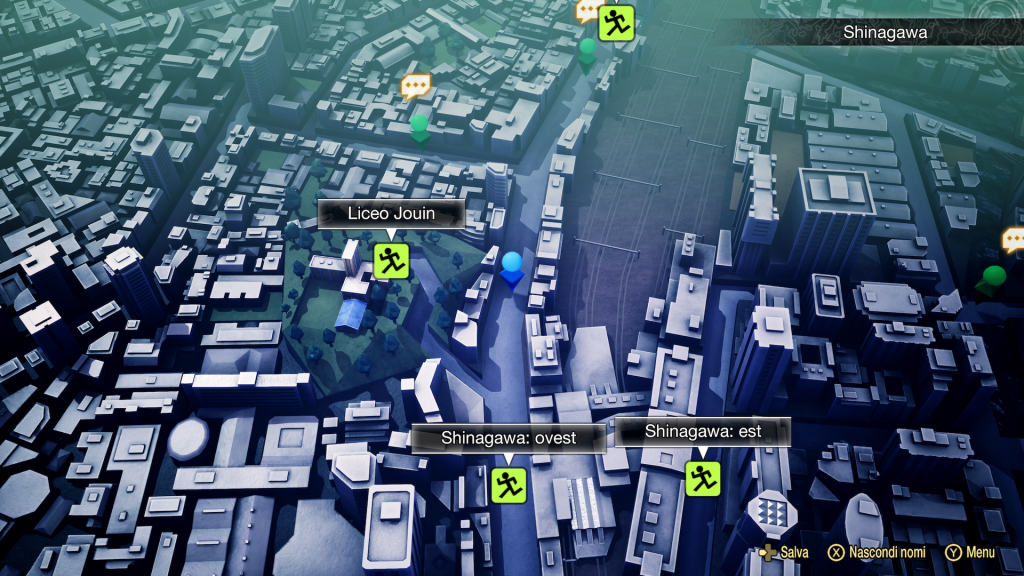This screenshot has width=1024, height=576.
Task: Click the unlabeled running-man travel icon
Action: (x=616, y=22)
